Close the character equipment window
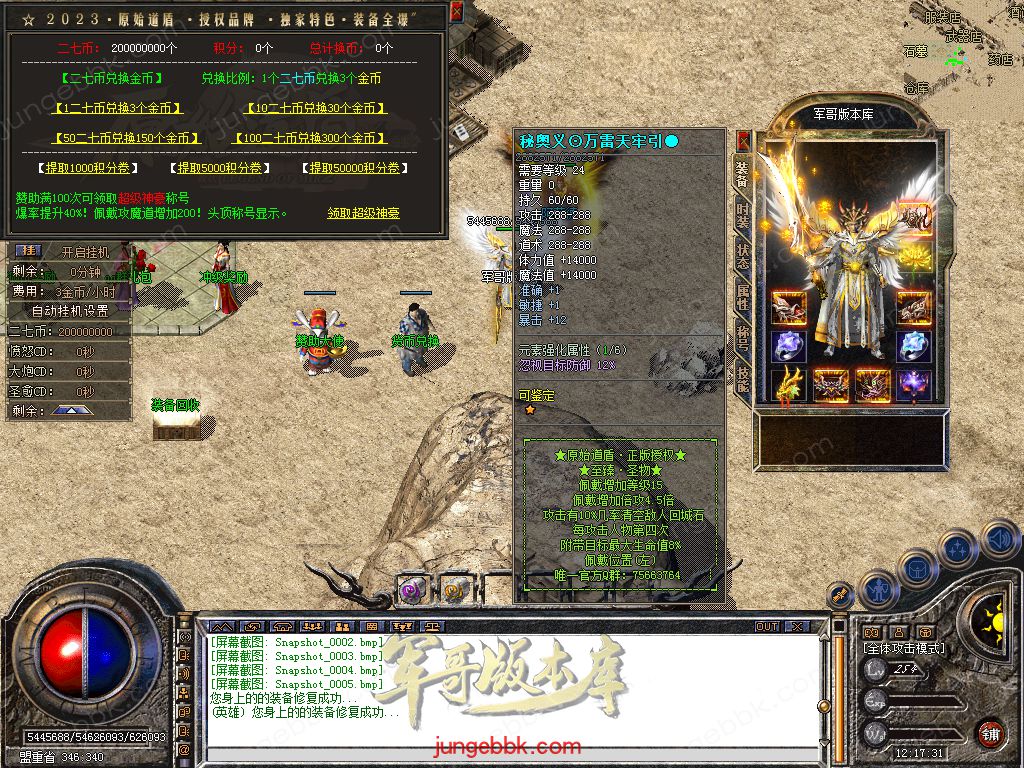The height and width of the screenshot is (768, 1024). 743,139
